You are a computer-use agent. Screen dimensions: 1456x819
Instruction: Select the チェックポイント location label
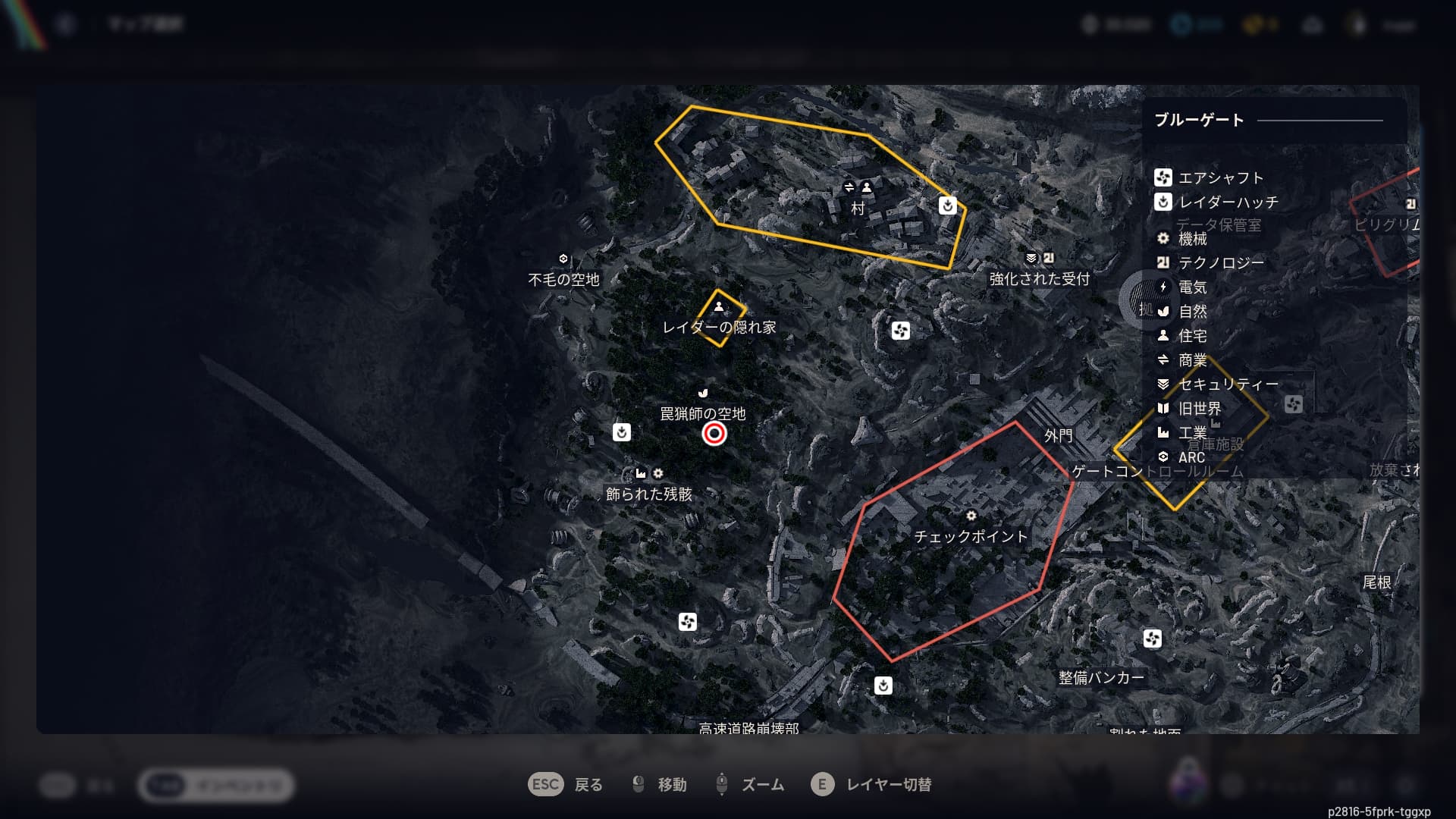coord(971,537)
